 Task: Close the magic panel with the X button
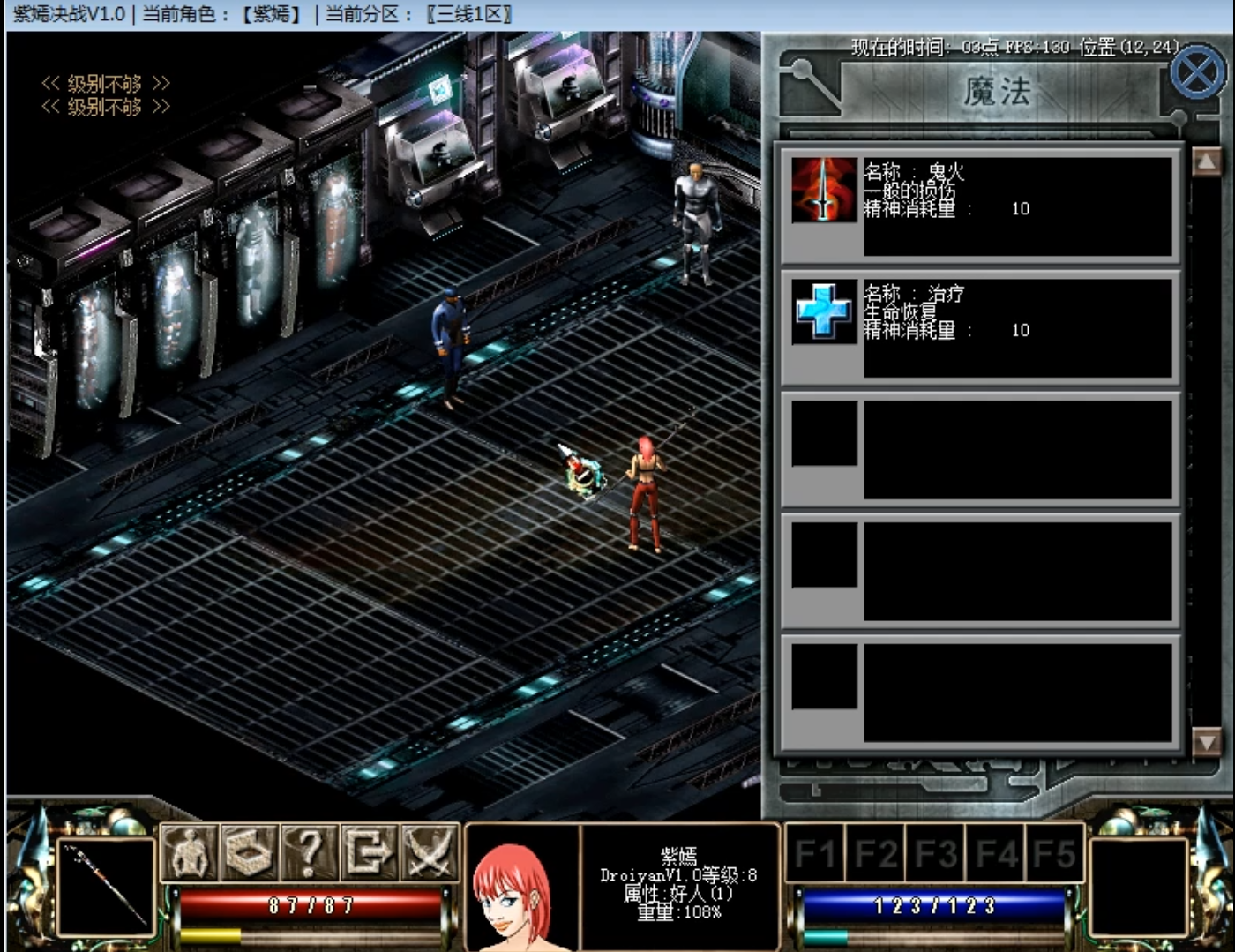(1197, 74)
